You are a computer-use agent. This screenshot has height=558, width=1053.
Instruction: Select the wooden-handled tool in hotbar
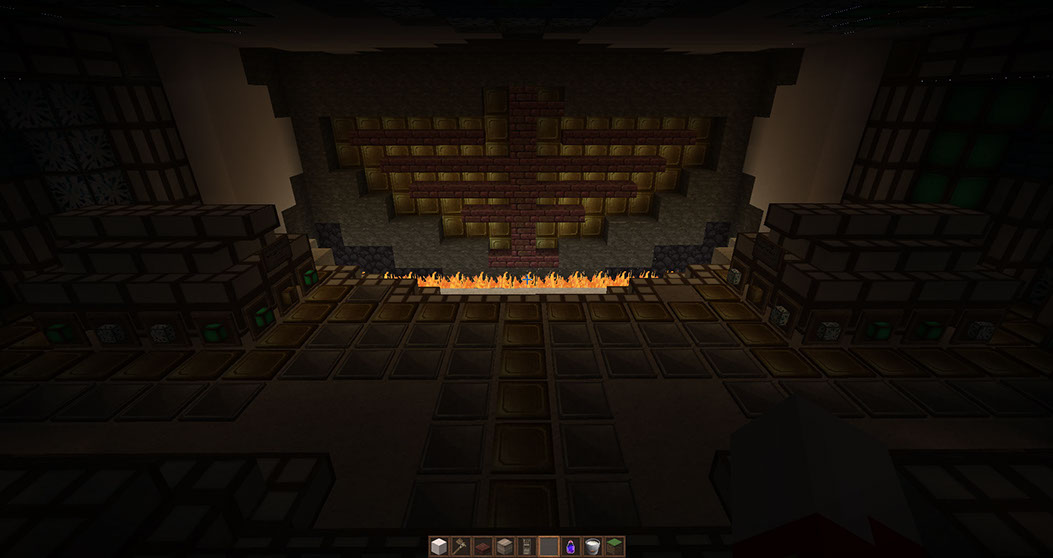point(461,546)
